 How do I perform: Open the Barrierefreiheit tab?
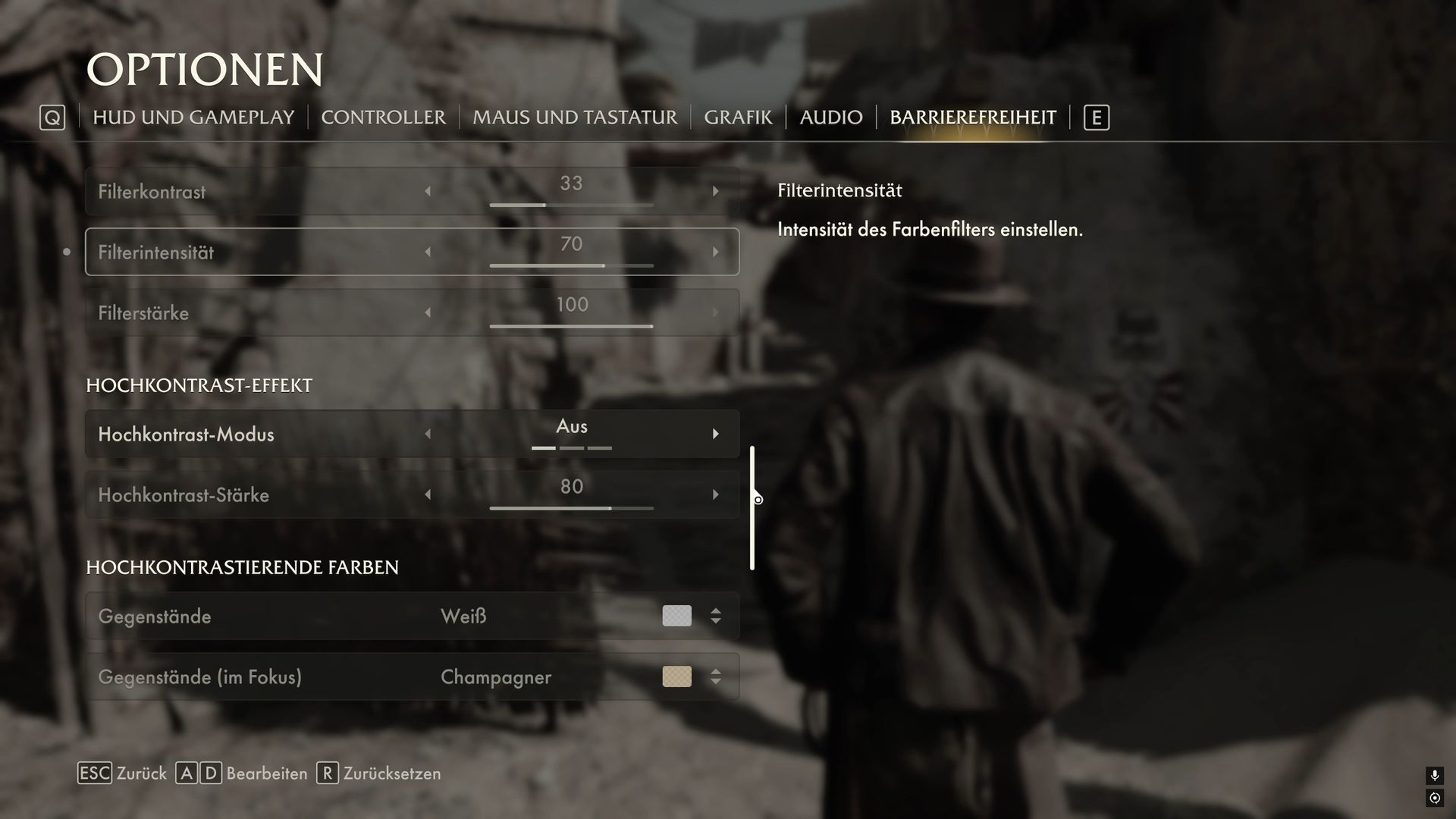click(973, 118)
